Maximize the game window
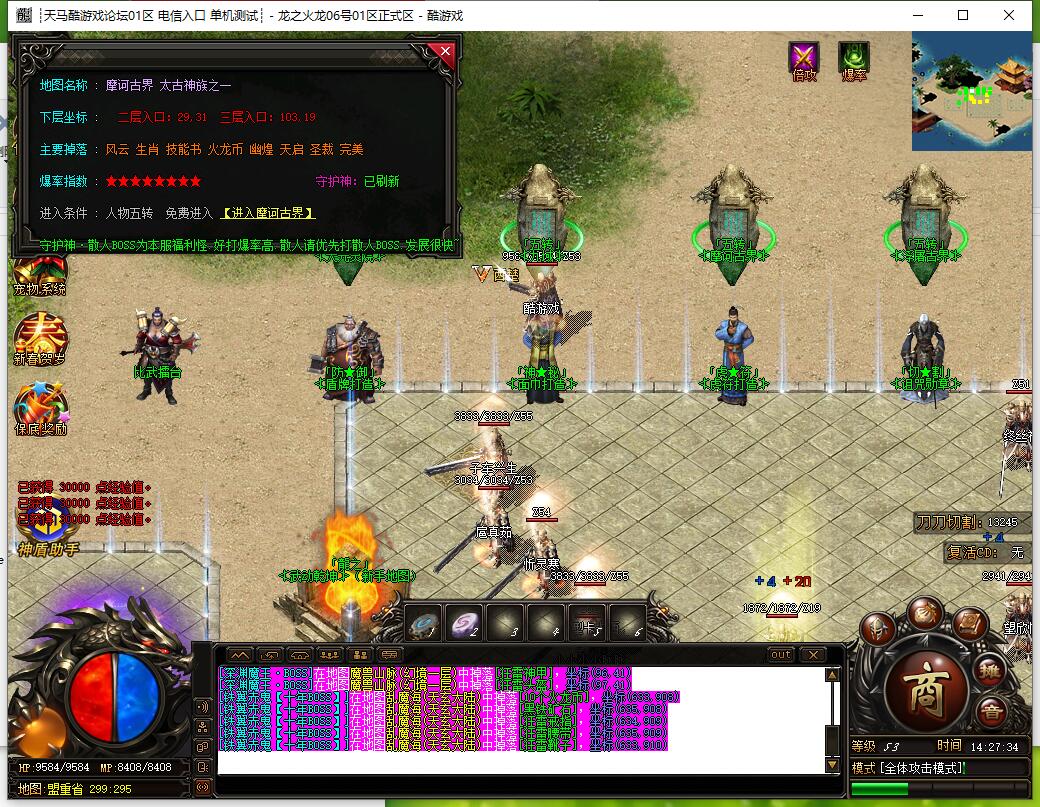The height and width of the screenshot is (807, 1040). (963, 15)
